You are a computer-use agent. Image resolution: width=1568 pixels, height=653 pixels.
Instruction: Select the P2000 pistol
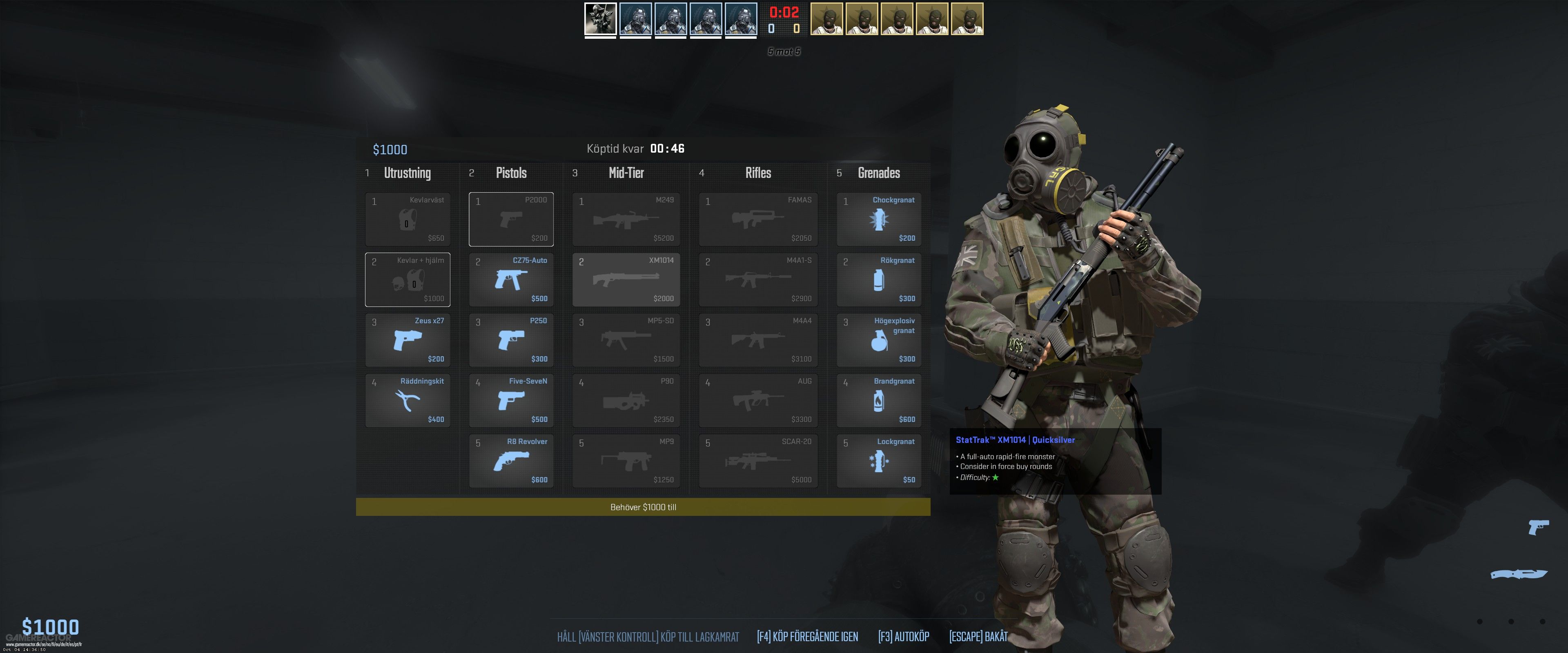pos(510,219)
